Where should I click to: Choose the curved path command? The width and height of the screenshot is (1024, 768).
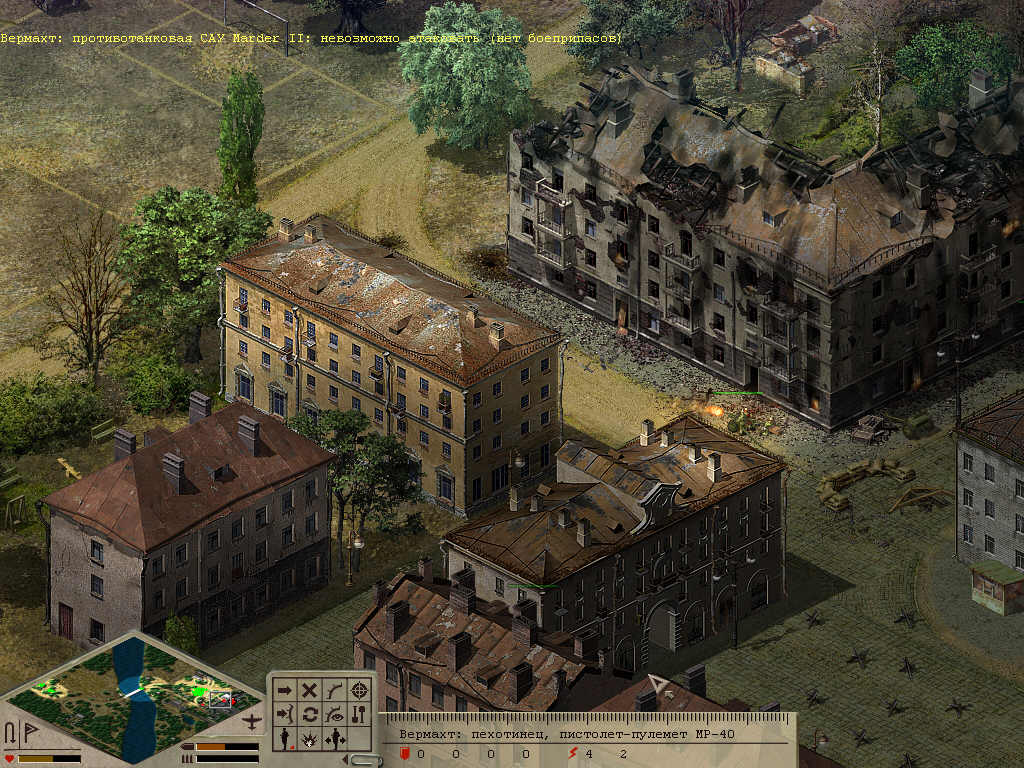[x=335, y=690]
